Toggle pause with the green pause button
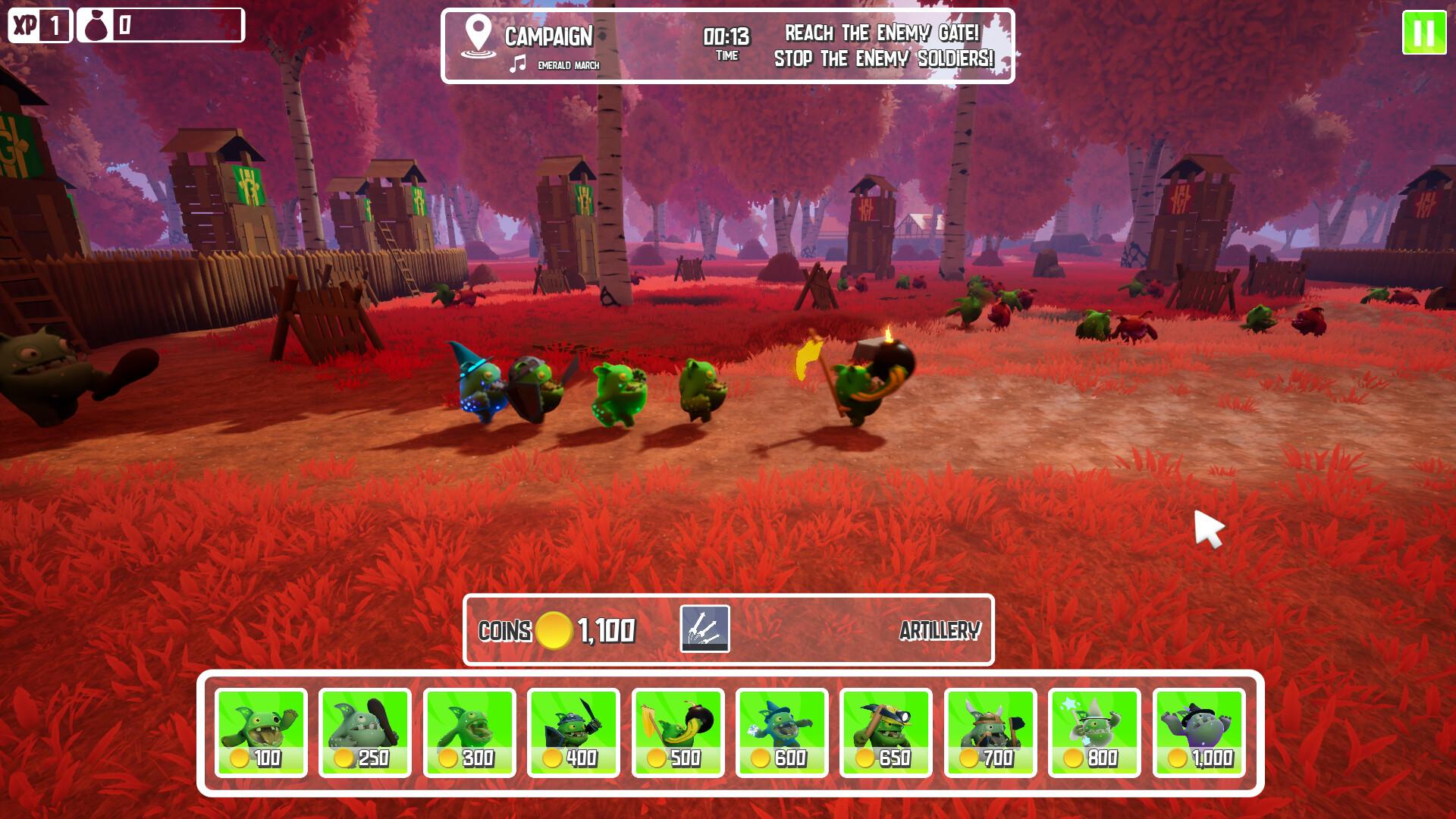The height and width of the screenshot is (819, 1456). click(1423, 33)
